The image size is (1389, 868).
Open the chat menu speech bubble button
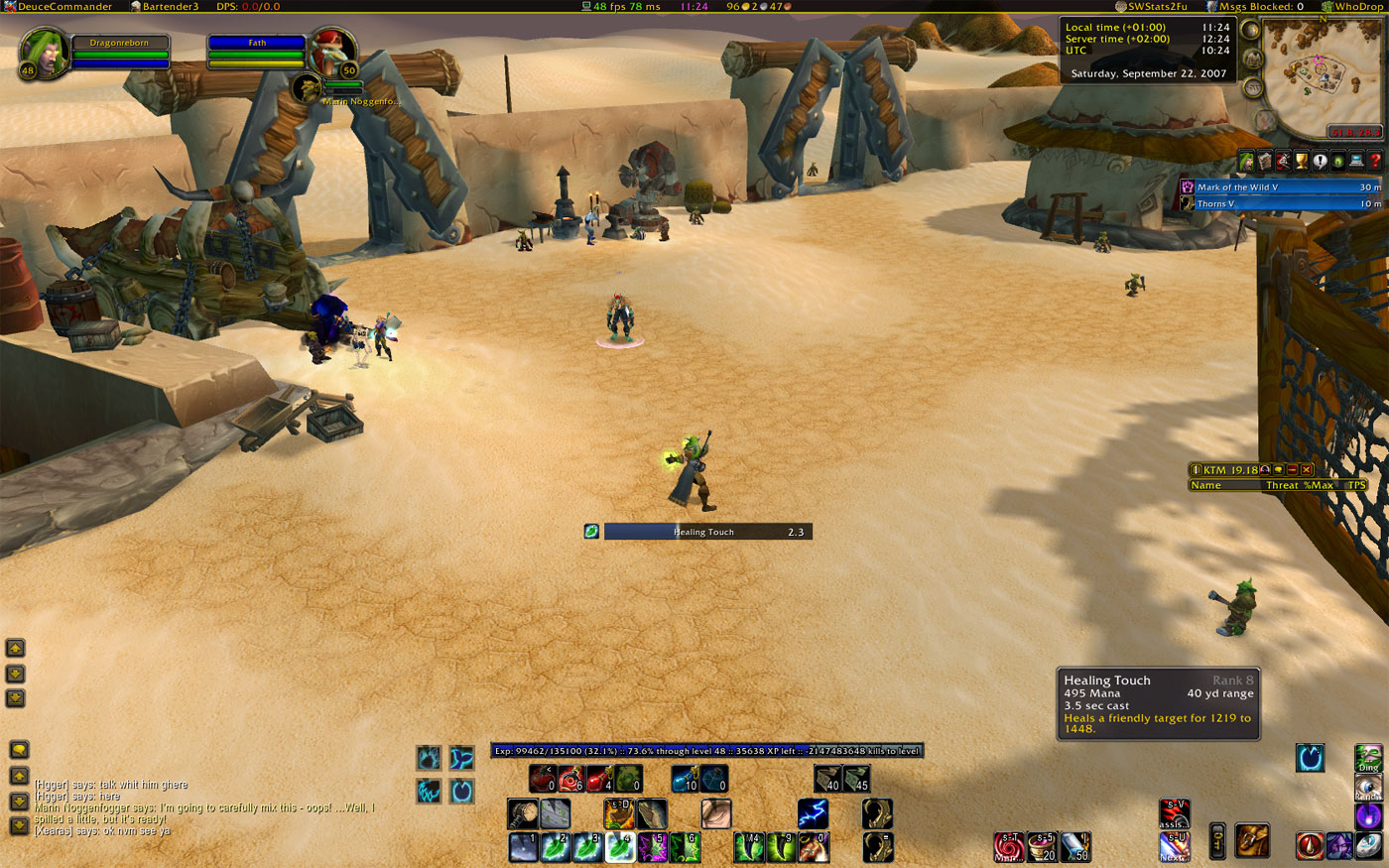pyautogui.click(x=19, y=749)
